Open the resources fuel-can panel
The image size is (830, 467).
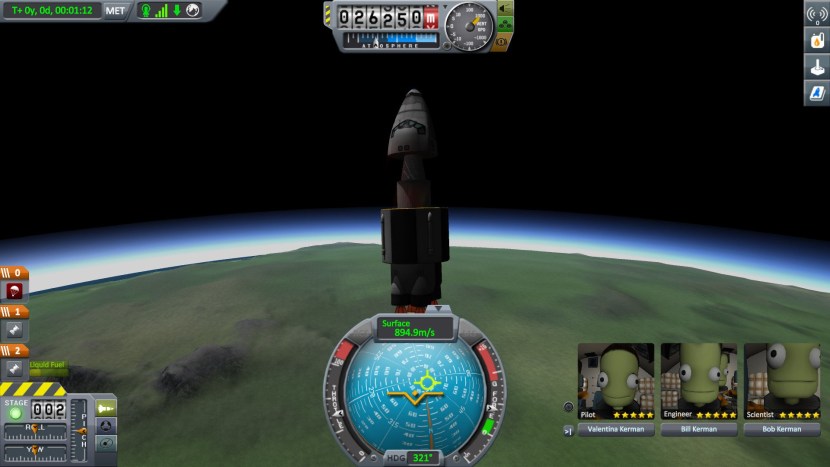(817, 42)
